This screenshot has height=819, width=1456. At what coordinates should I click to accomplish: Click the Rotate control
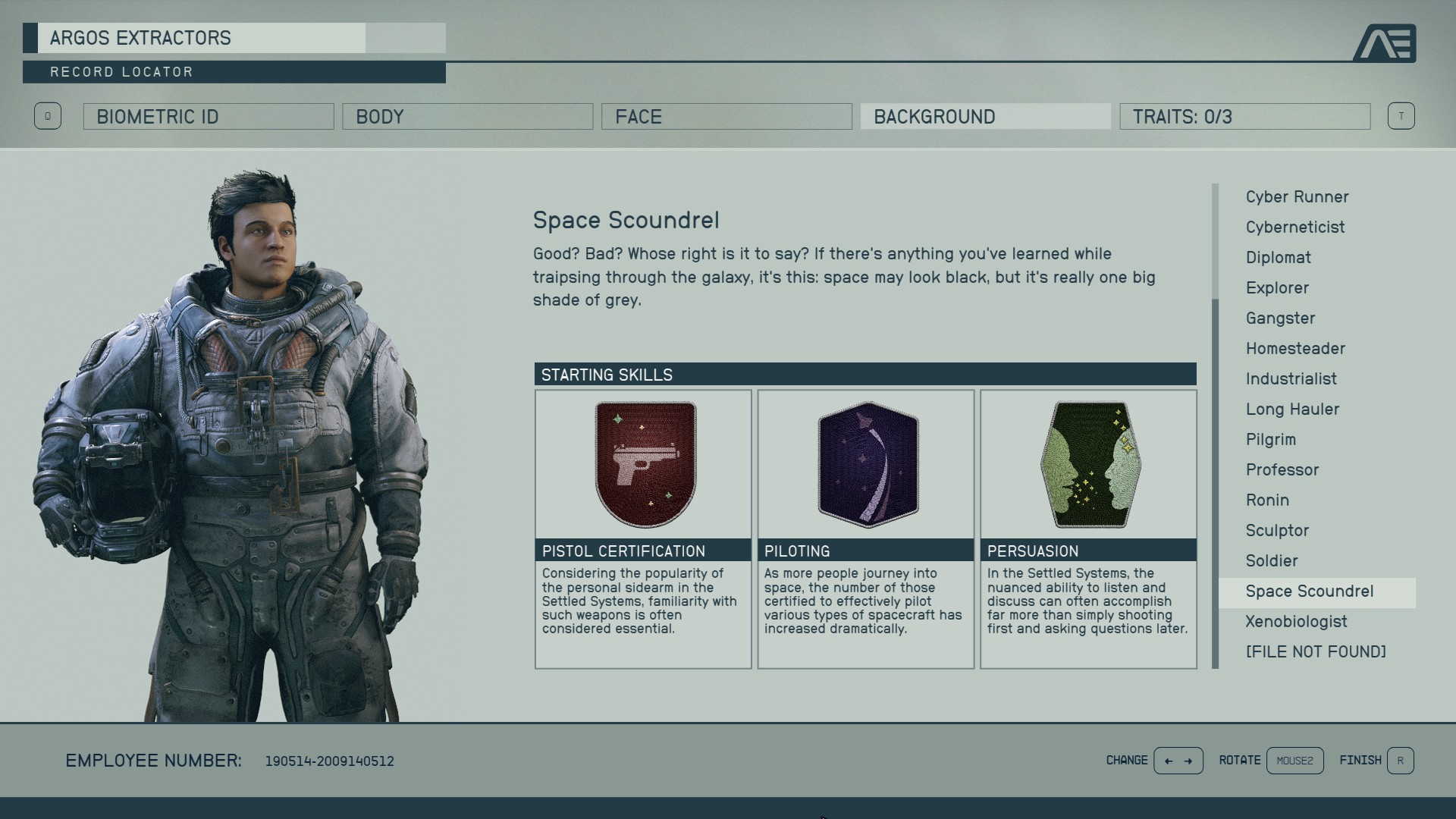(x=1294, y=760)
